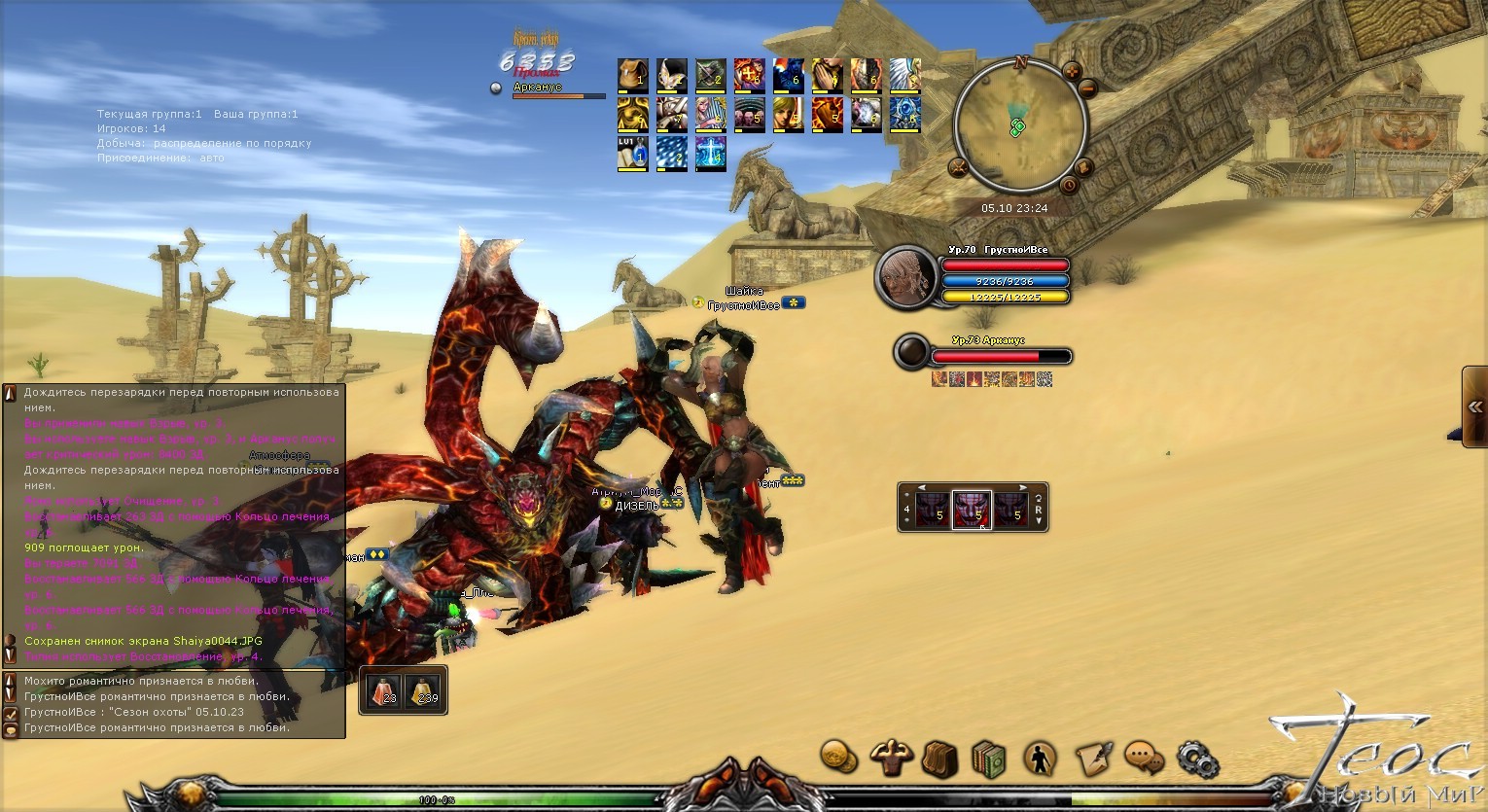Screen dimensions: 1488x812
Task: Click the silhouette speech bubble icon
Action: coord(1042,758)
